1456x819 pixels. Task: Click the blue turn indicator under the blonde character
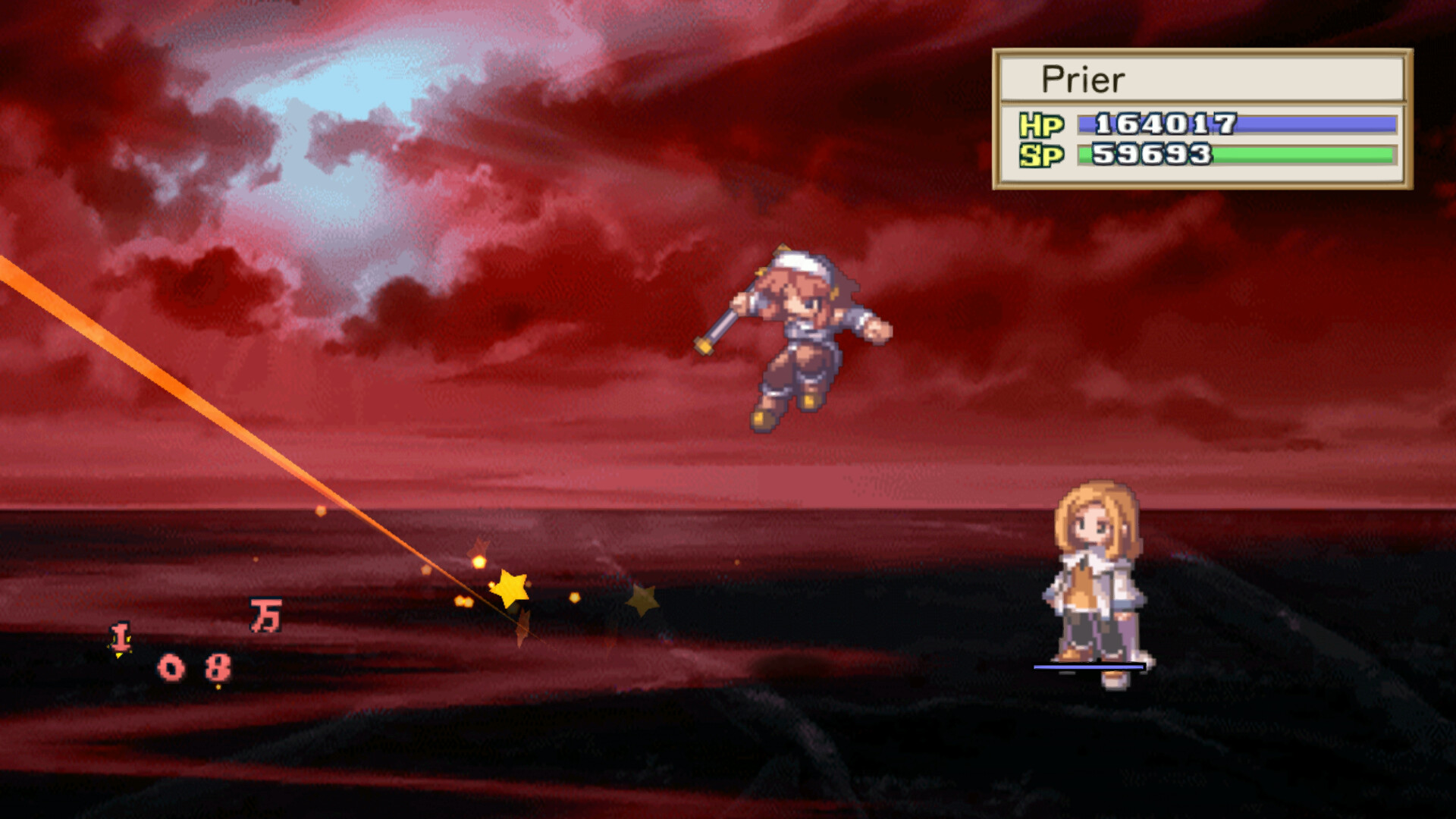click(x=1090, y=667)
